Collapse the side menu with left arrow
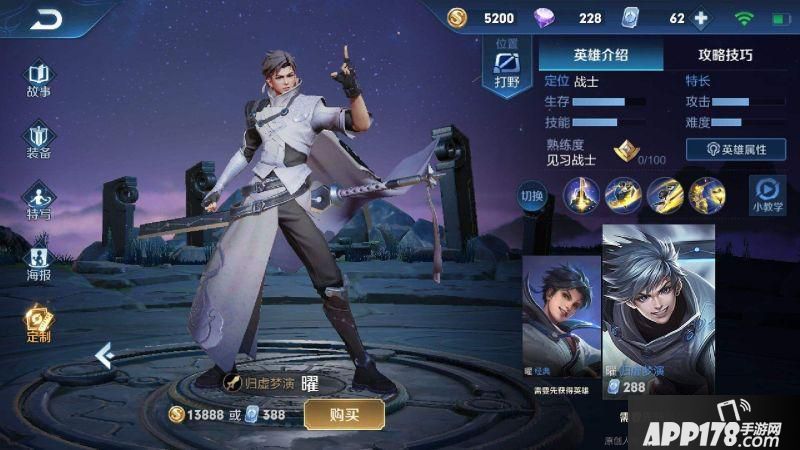Image resolution: width=800 pixels, height=450 pixels. click(x=103, y=354)
